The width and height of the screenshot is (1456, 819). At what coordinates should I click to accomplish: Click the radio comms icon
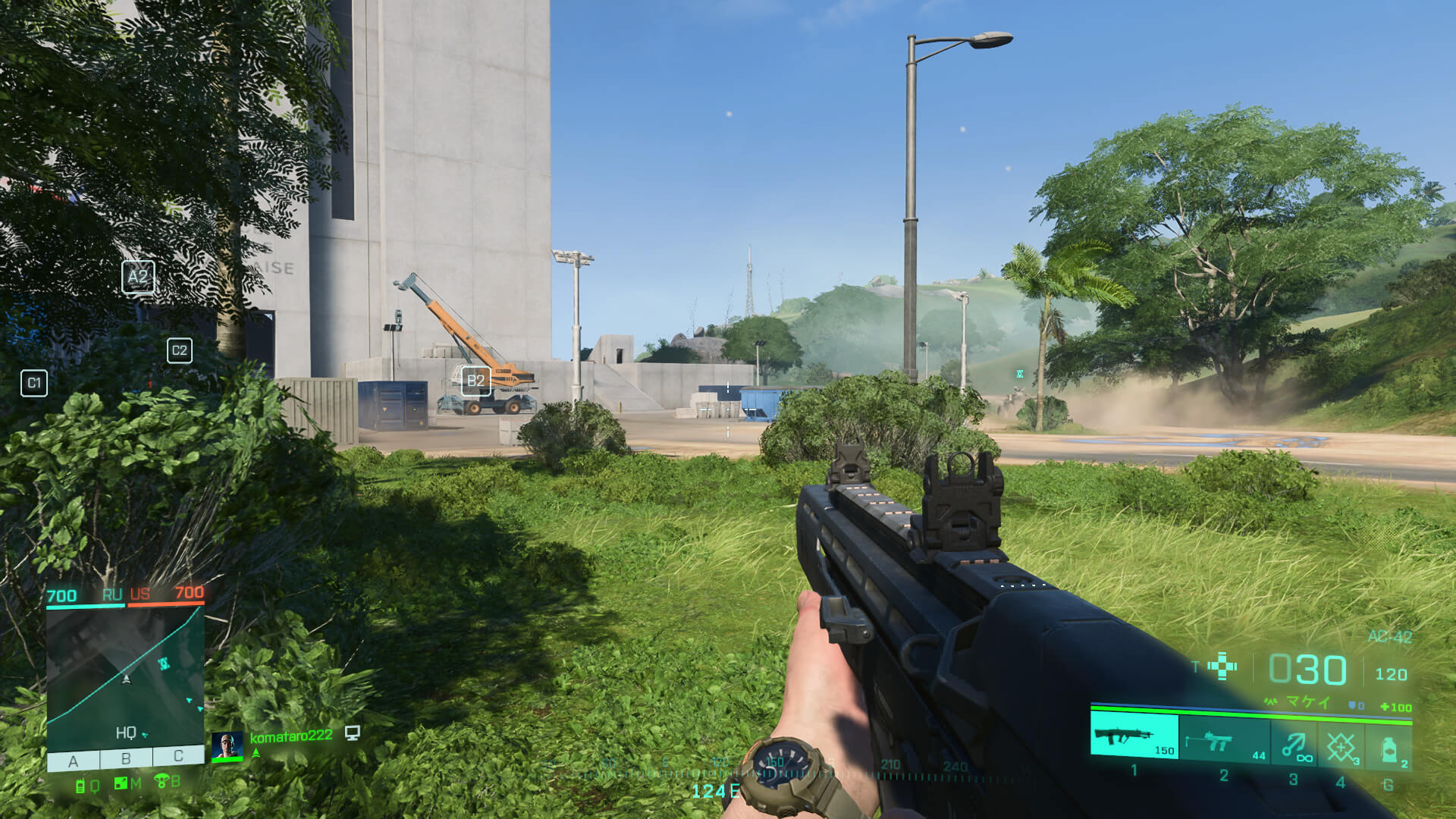[80, 786]
